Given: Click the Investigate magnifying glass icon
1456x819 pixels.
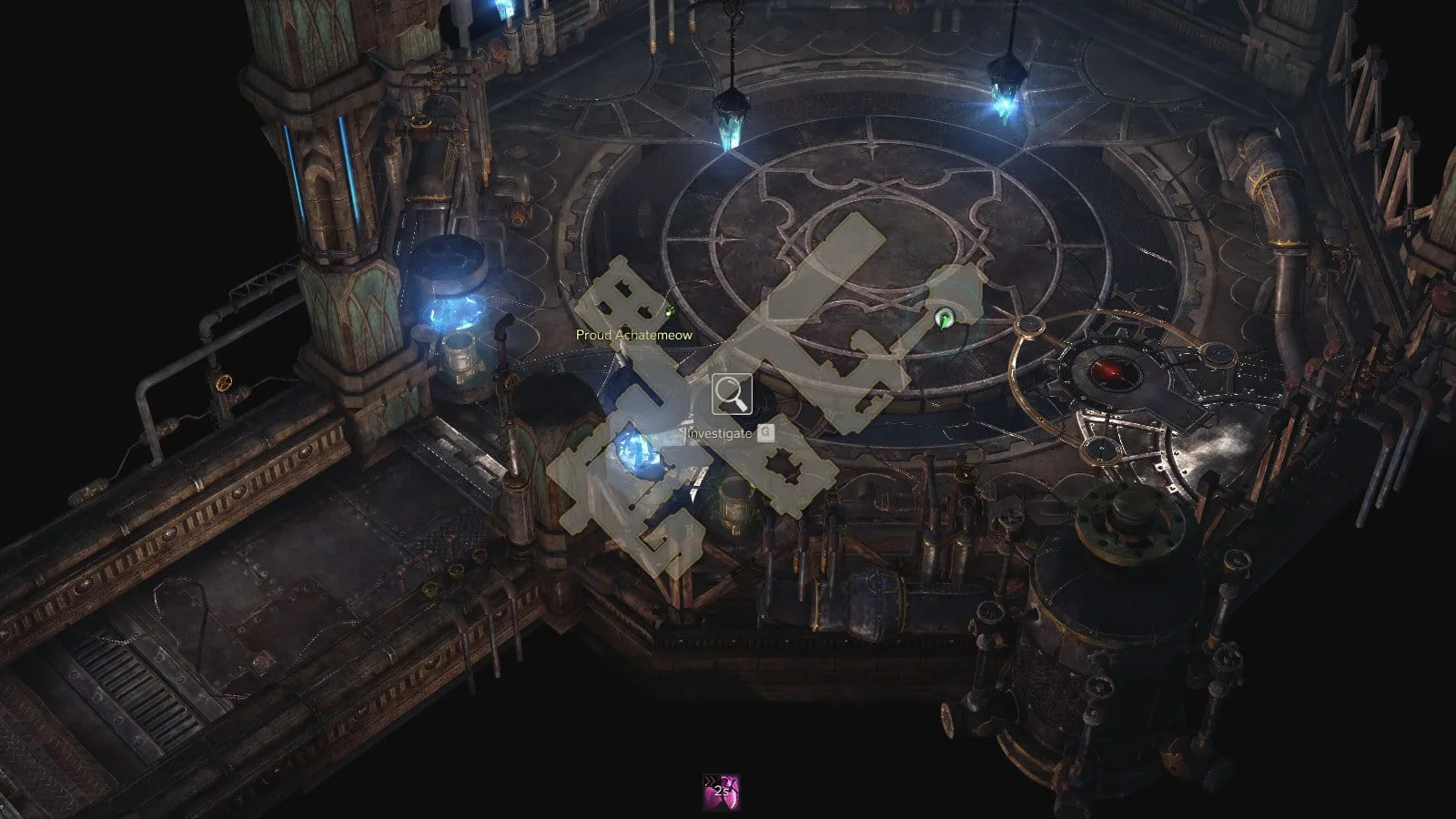Looking at the screenshot, I should point(732,394).
